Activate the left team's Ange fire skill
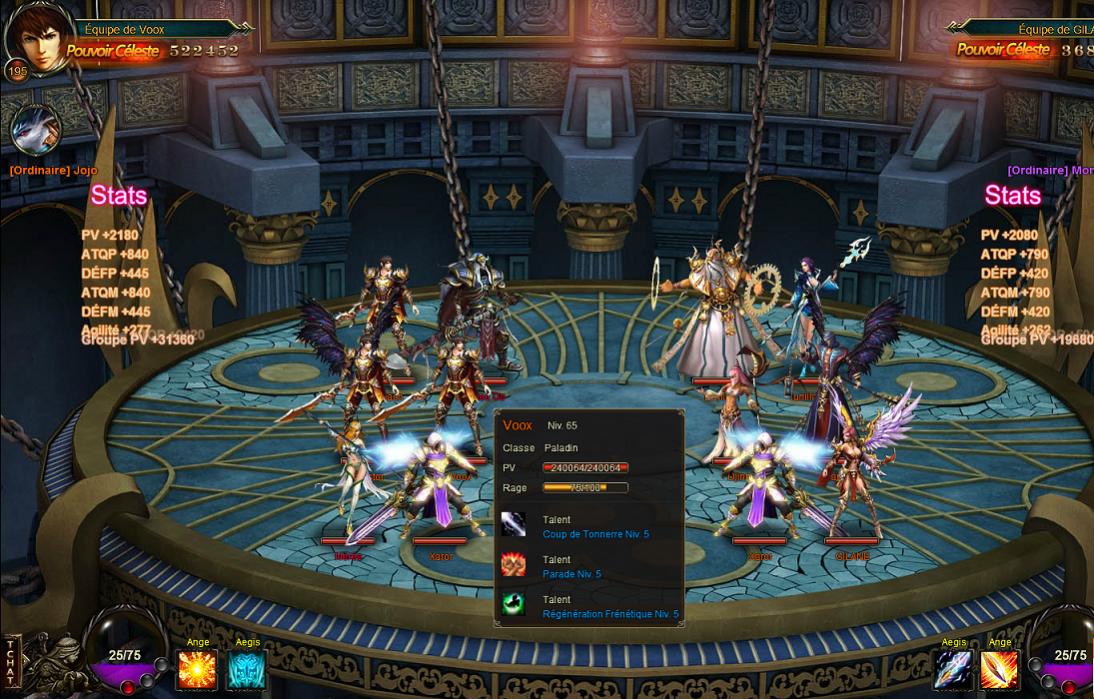This screenshot has width=1094, height=699. [x=196, y=669]
